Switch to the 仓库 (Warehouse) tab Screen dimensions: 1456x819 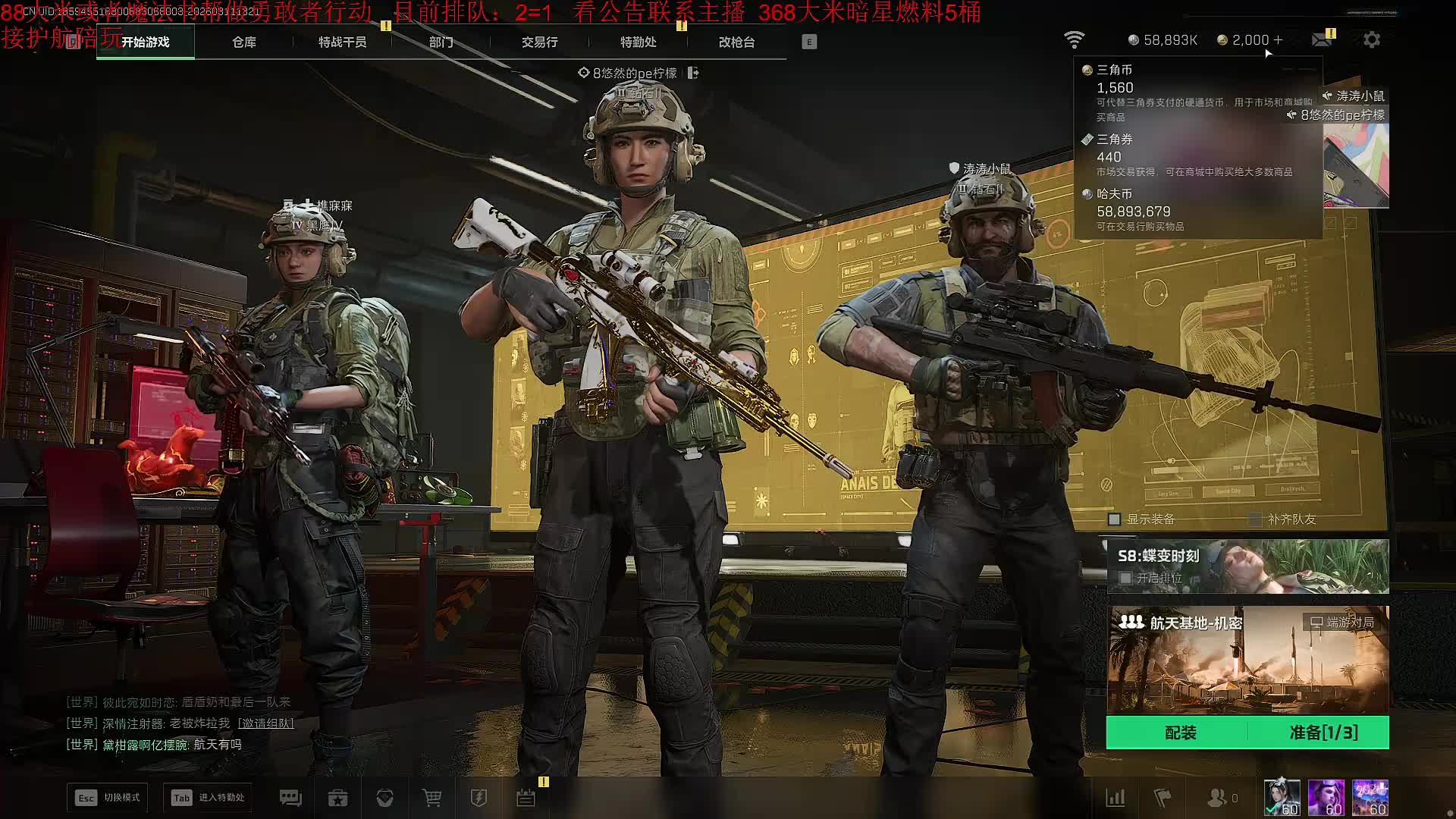243,42
